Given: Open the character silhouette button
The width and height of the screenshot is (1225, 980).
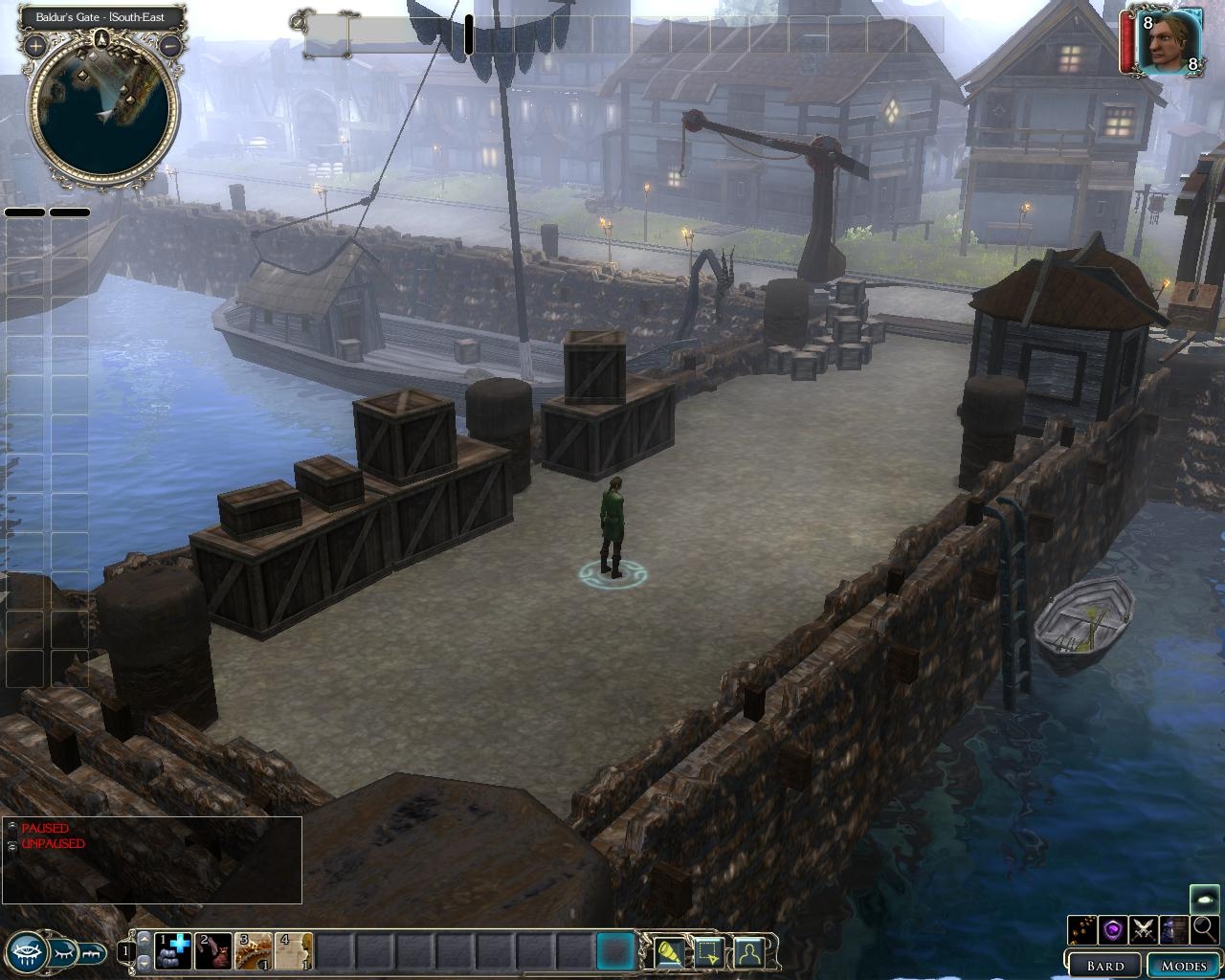Looking at the screenshot, I should [x=748, y=951].
